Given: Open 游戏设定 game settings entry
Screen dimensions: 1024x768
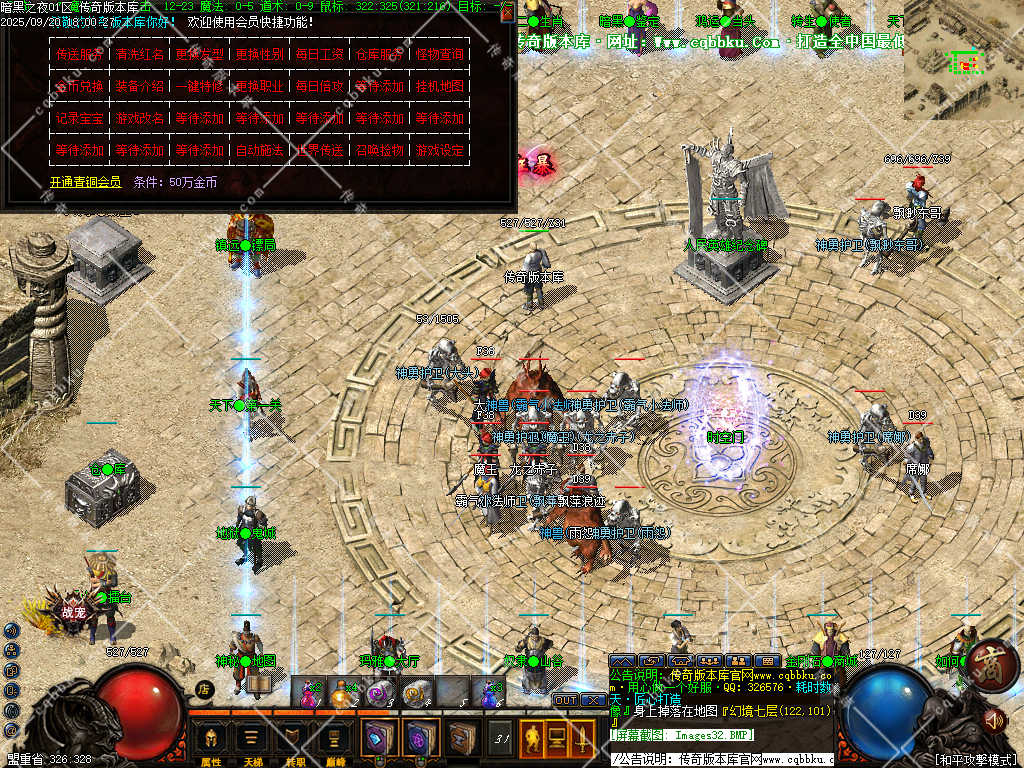Looking at the screenshot, I should [439, 150].
